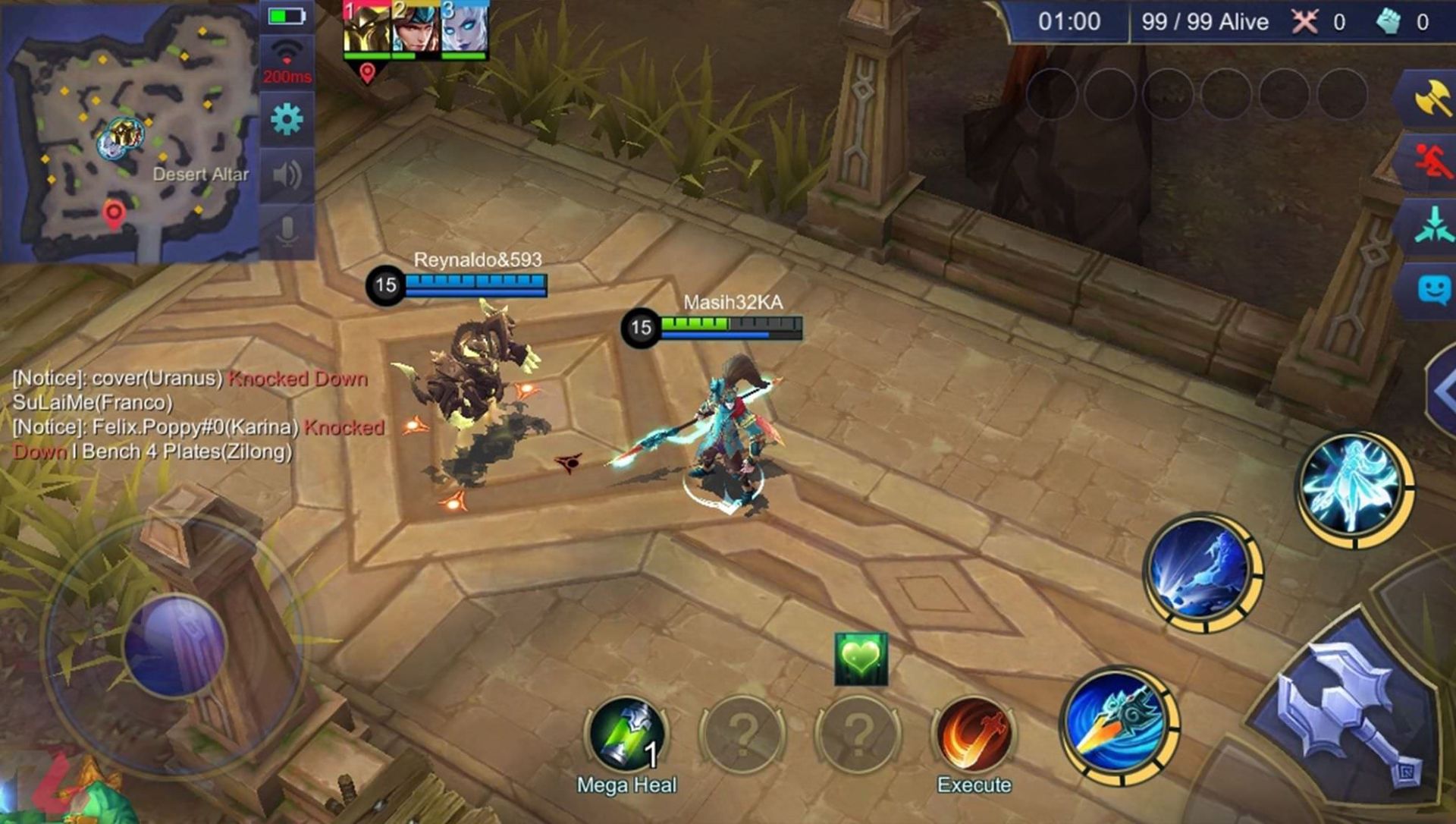Screen dimensions: 1456x824
Task: Use the Mega Heal item
Action: [x=626, y=734]
